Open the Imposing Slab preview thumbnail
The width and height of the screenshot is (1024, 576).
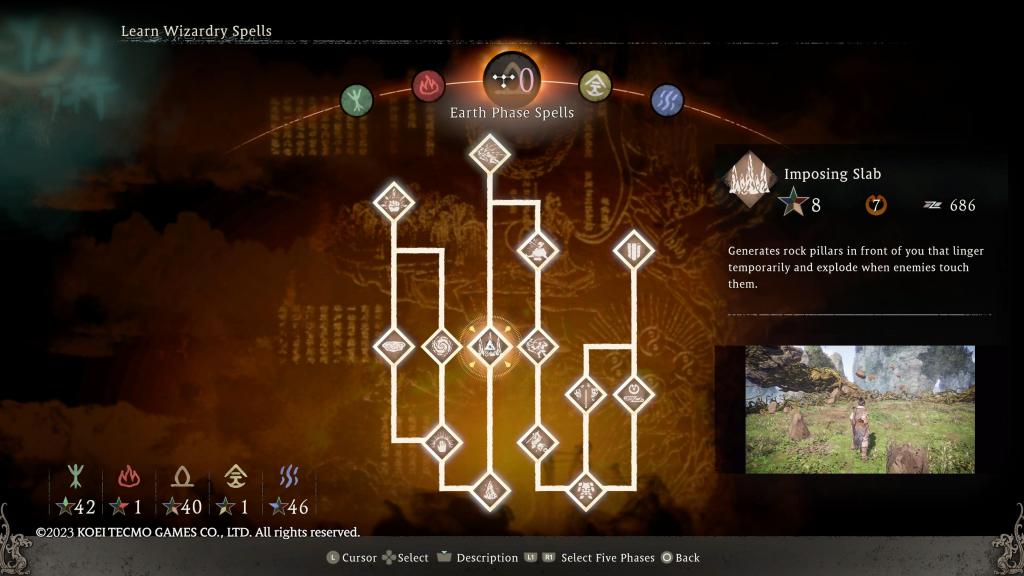click(859, 410)
